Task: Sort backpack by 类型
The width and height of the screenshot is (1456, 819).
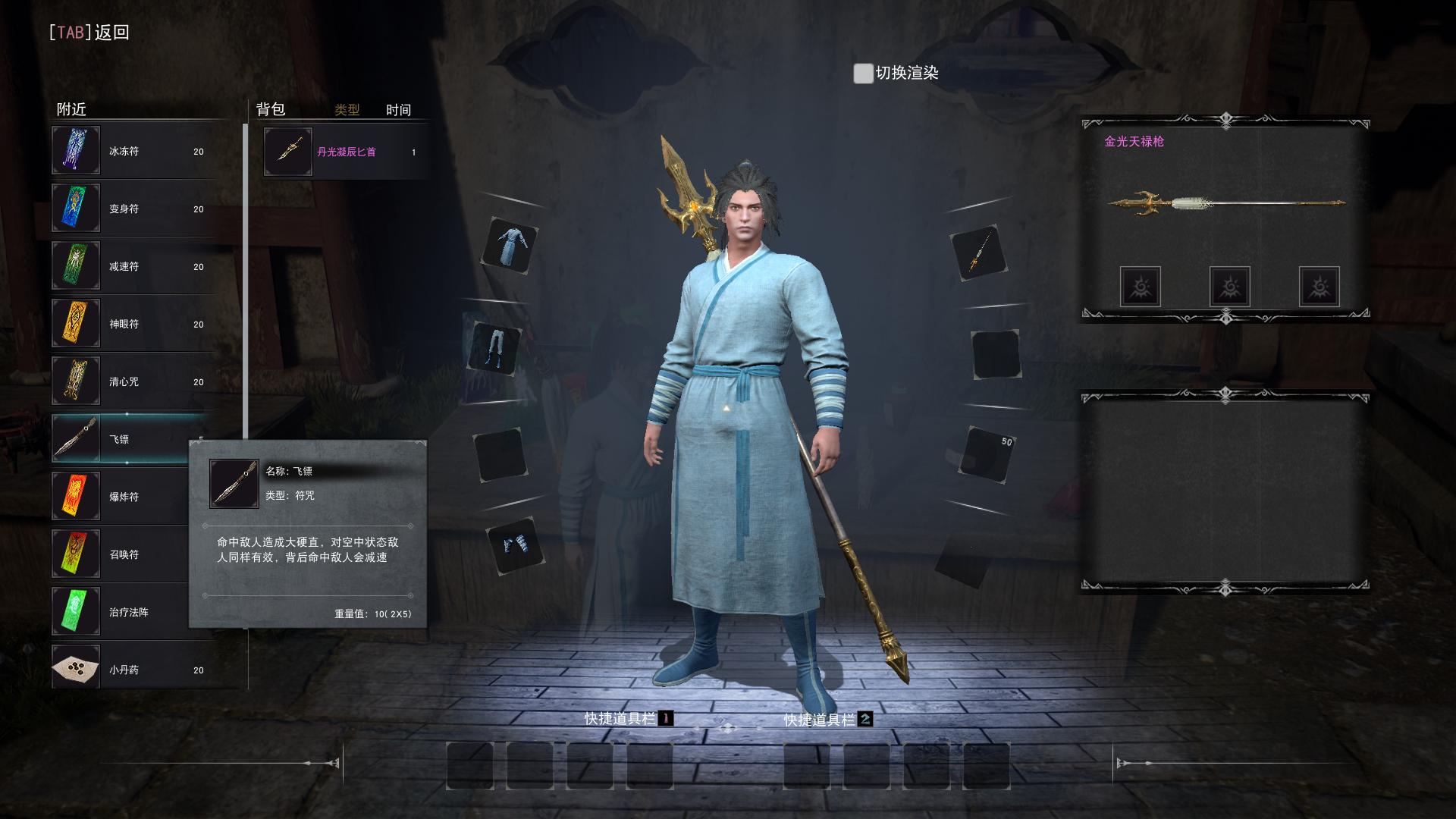Action: (x=347, y=110)
